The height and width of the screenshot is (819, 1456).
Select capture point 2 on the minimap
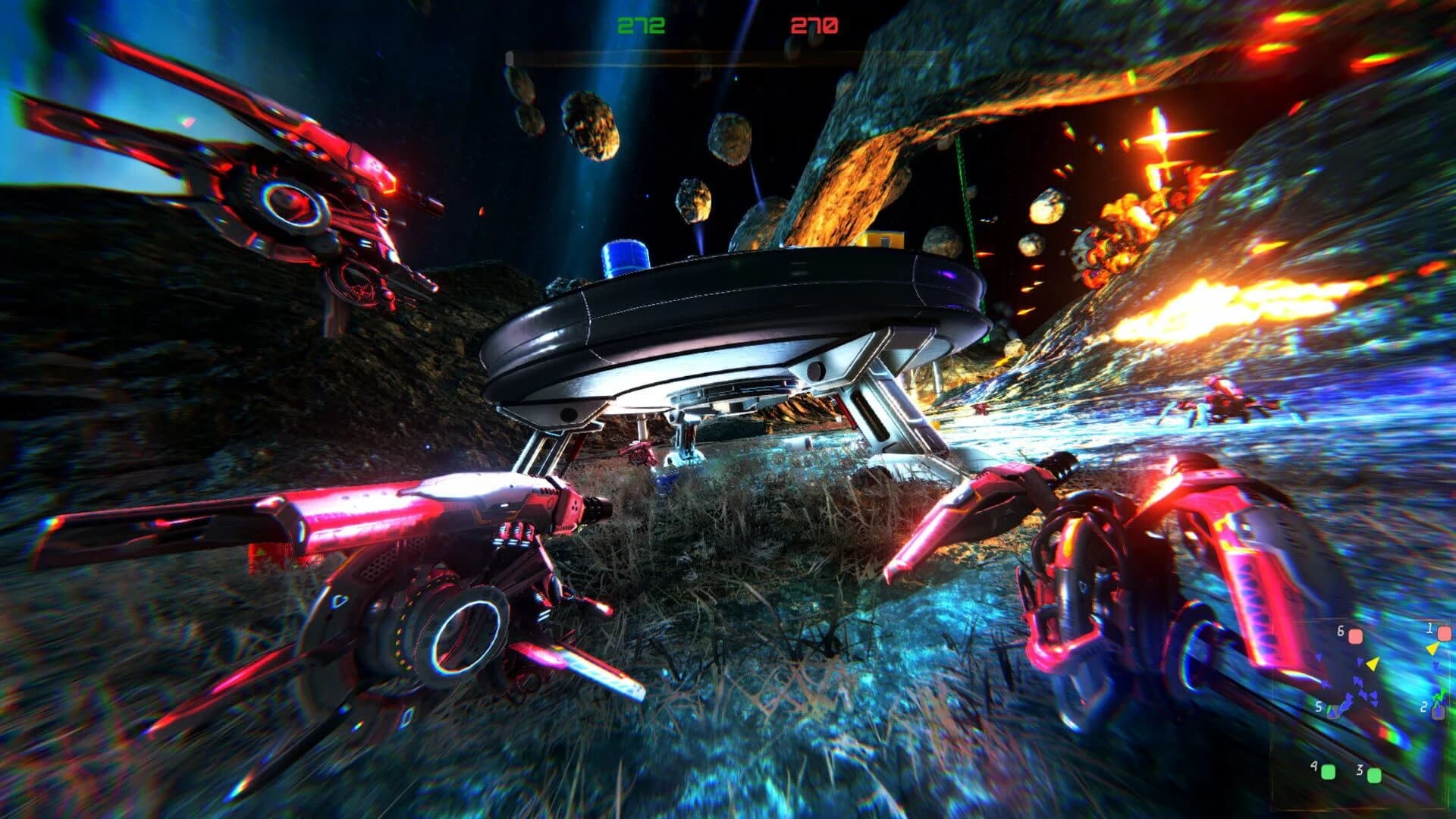pos(1438,712)
